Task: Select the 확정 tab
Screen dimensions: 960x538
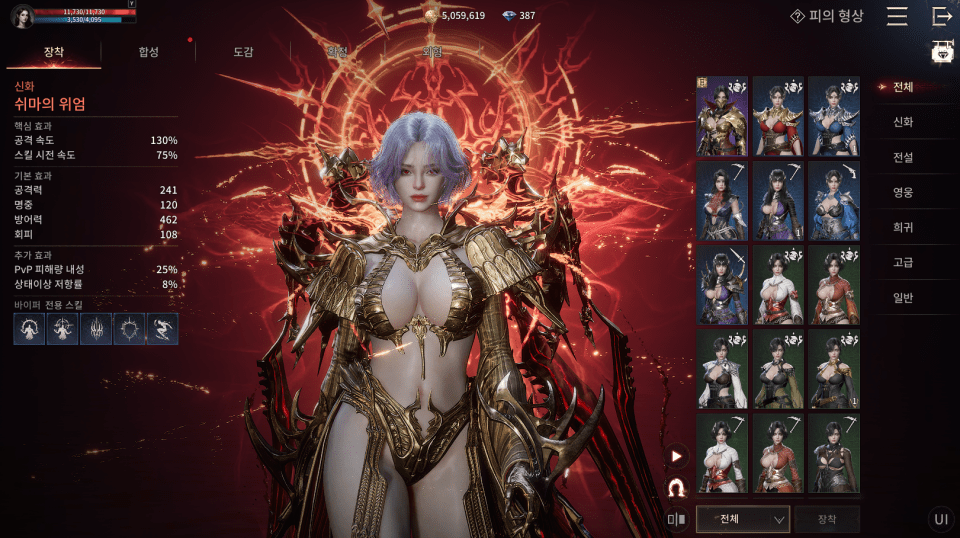Action: 337,52
